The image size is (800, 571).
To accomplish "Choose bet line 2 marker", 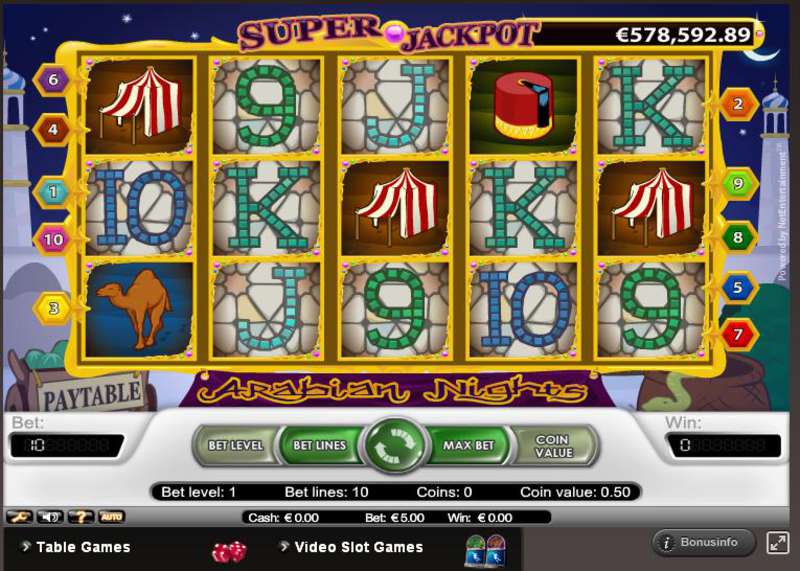I will (x=739, y=103).
